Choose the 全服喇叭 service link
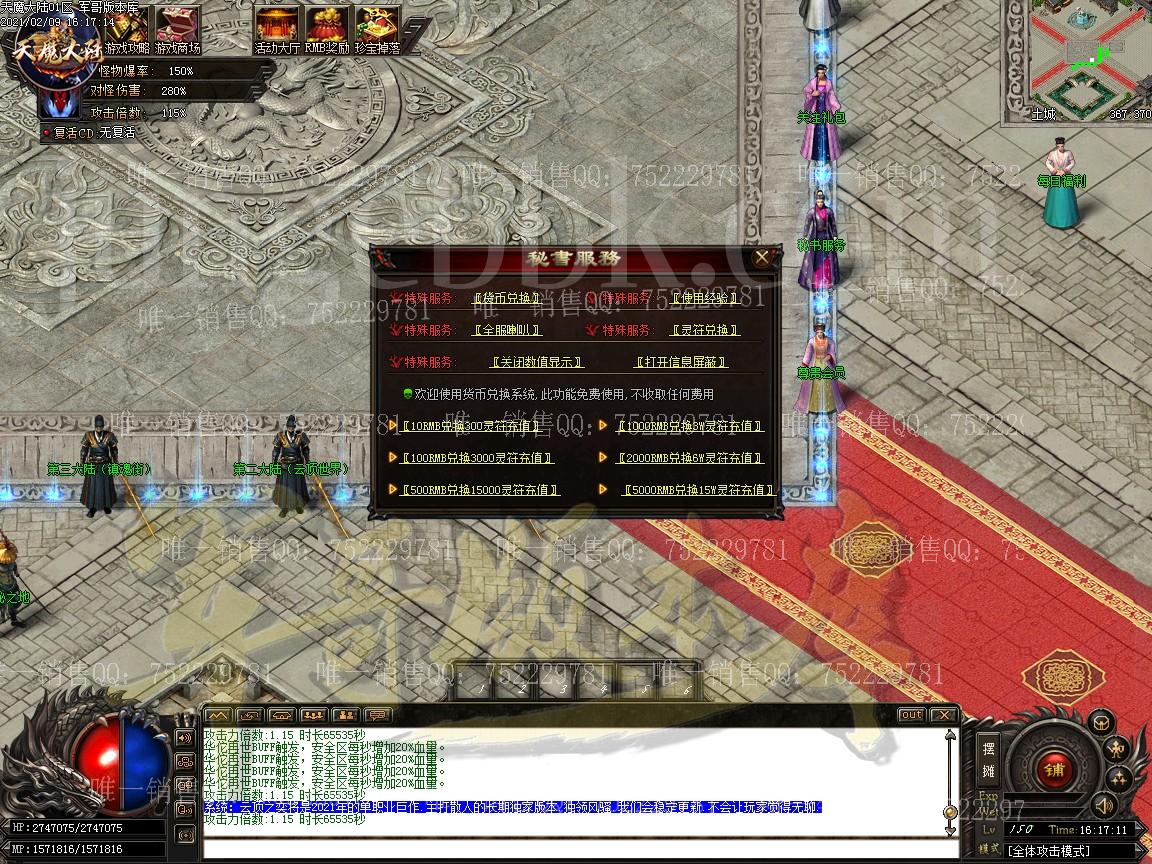This screenshot has height=864, width=1152. pos(506,330)
